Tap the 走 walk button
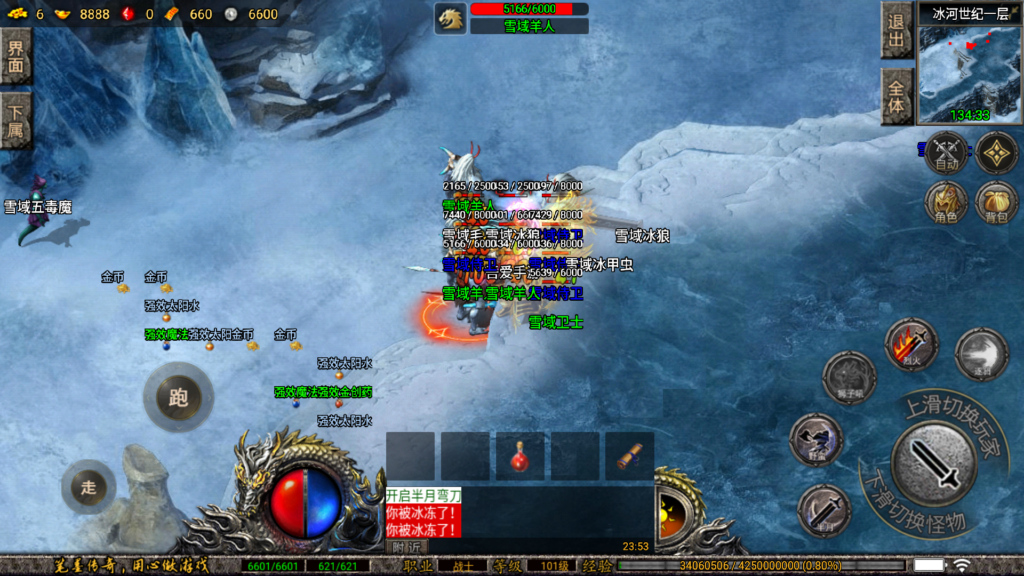1024x576 pixels. pyautogui.click(x=88, y=487)
